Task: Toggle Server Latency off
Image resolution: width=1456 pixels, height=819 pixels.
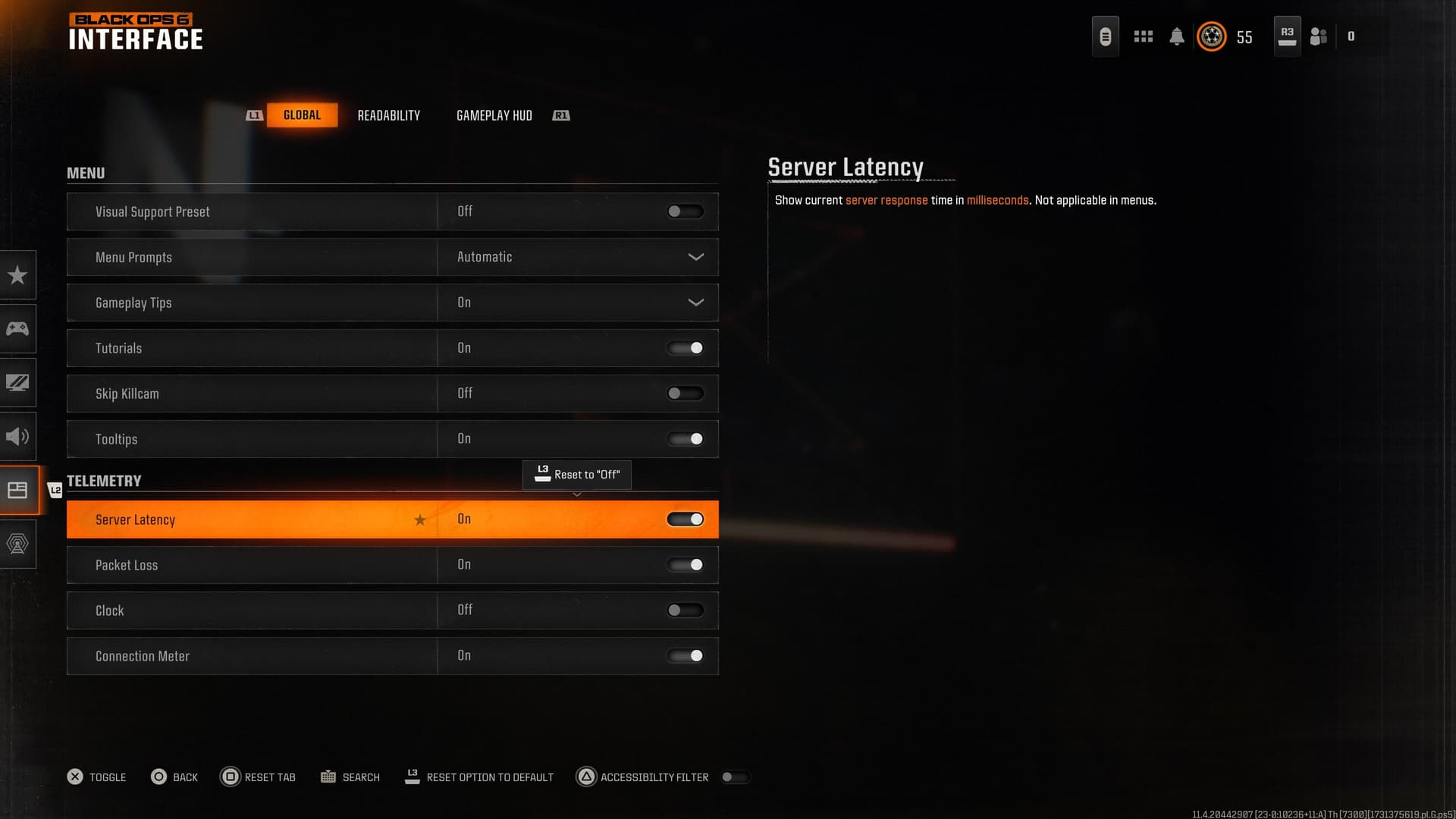Action: (x=685, y=519)
